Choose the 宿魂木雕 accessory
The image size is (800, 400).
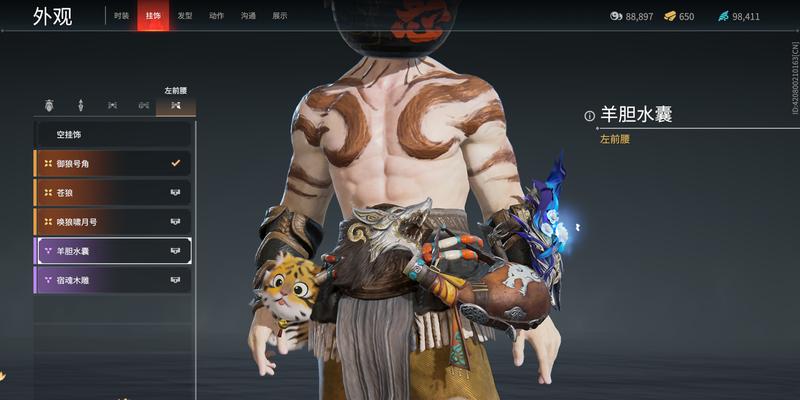(112, 280)
